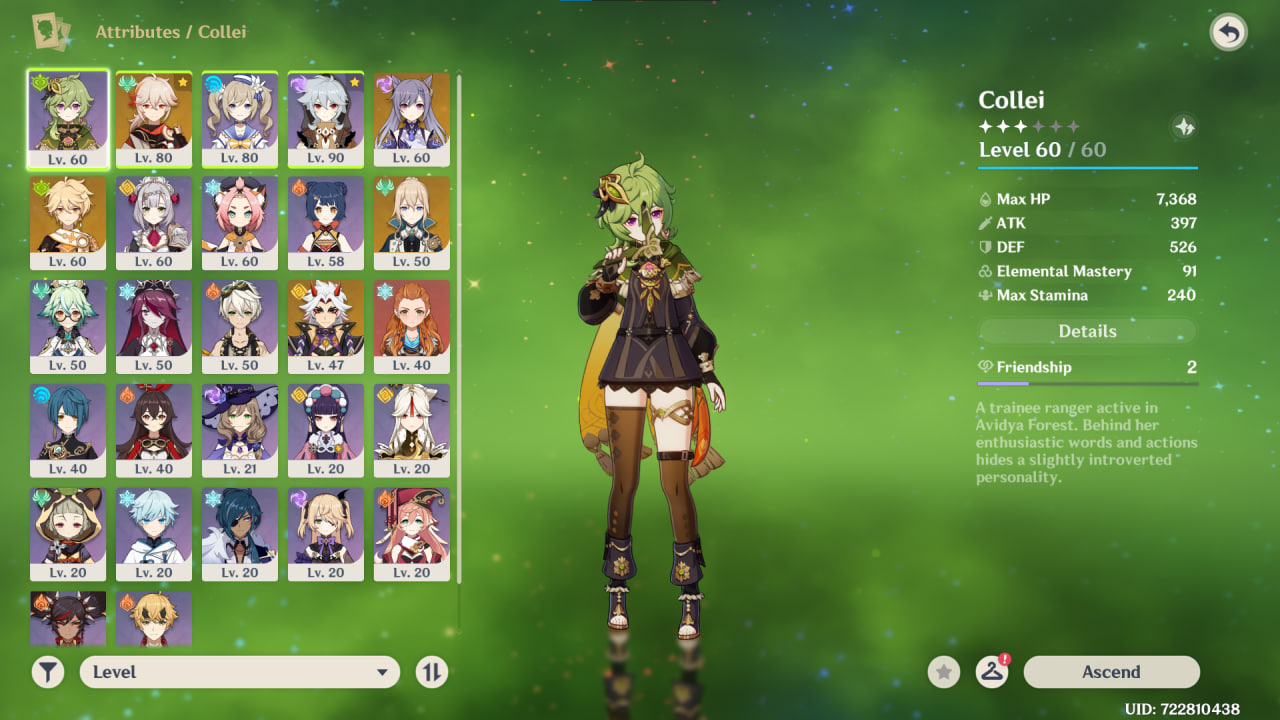1280x720 pixels.
Task: Switch to Keqing's character portrait
Action: (x=412, y=118)
